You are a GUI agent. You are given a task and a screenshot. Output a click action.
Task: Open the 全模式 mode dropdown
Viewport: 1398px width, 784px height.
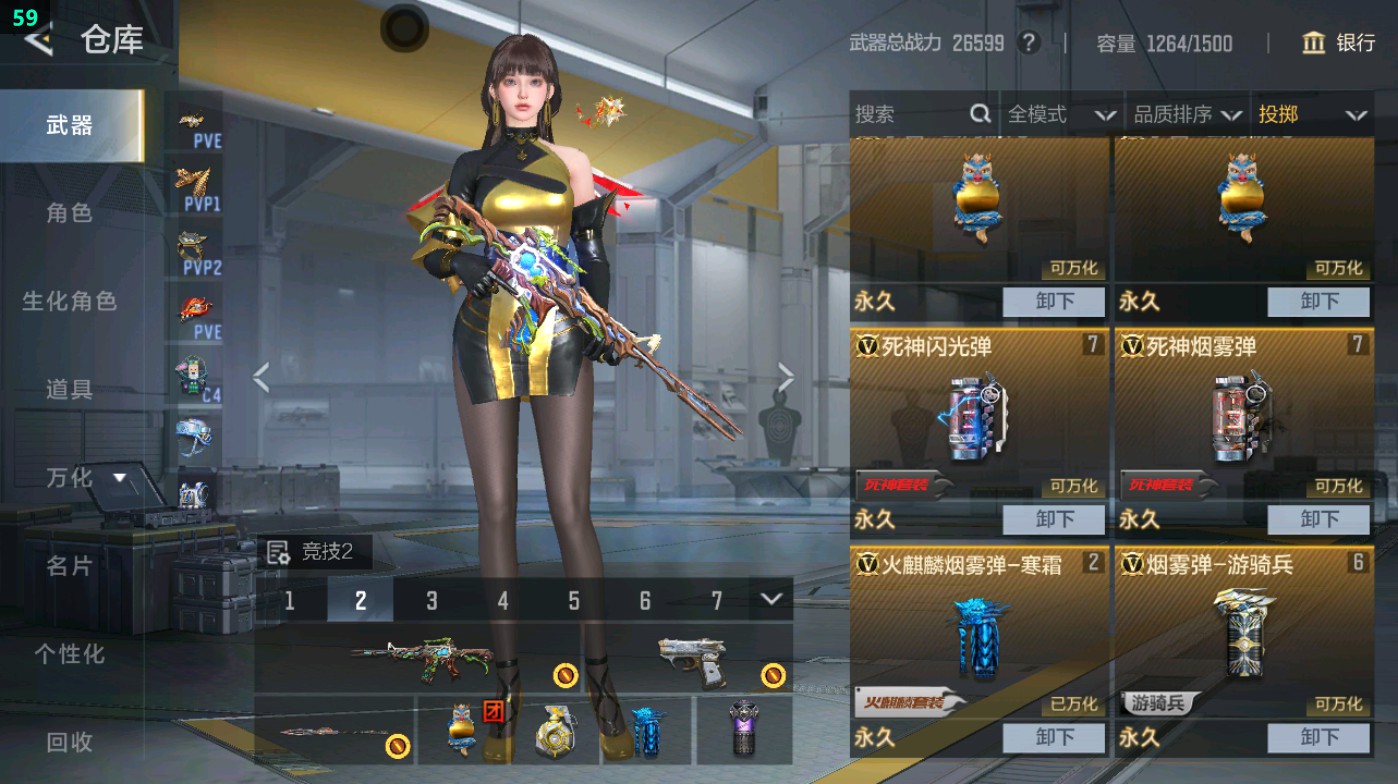[1055, 115]
